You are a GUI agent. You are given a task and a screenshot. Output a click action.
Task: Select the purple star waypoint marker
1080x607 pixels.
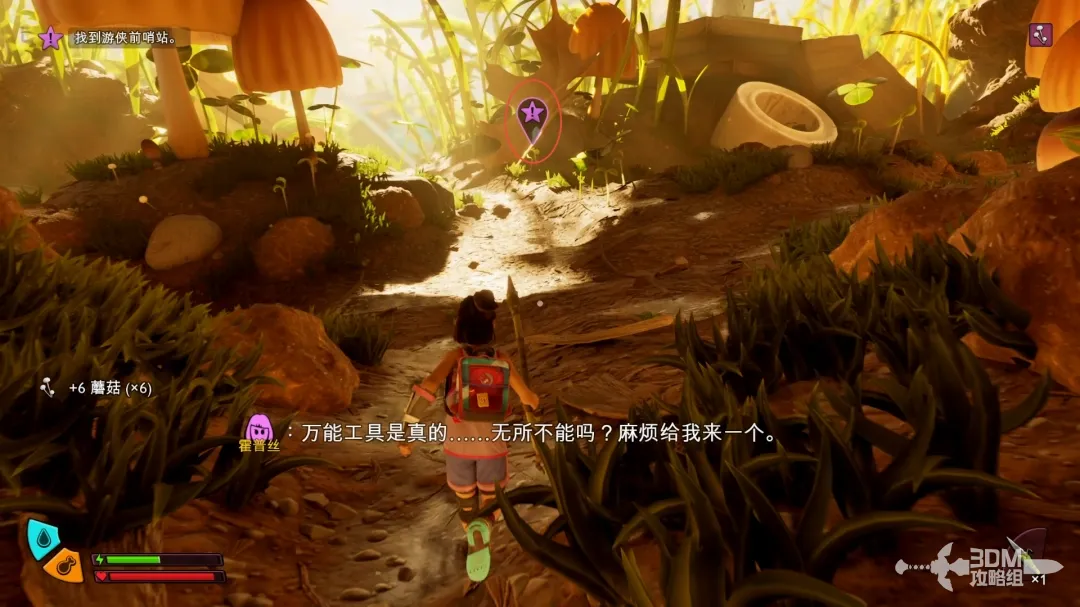[532, 113]
